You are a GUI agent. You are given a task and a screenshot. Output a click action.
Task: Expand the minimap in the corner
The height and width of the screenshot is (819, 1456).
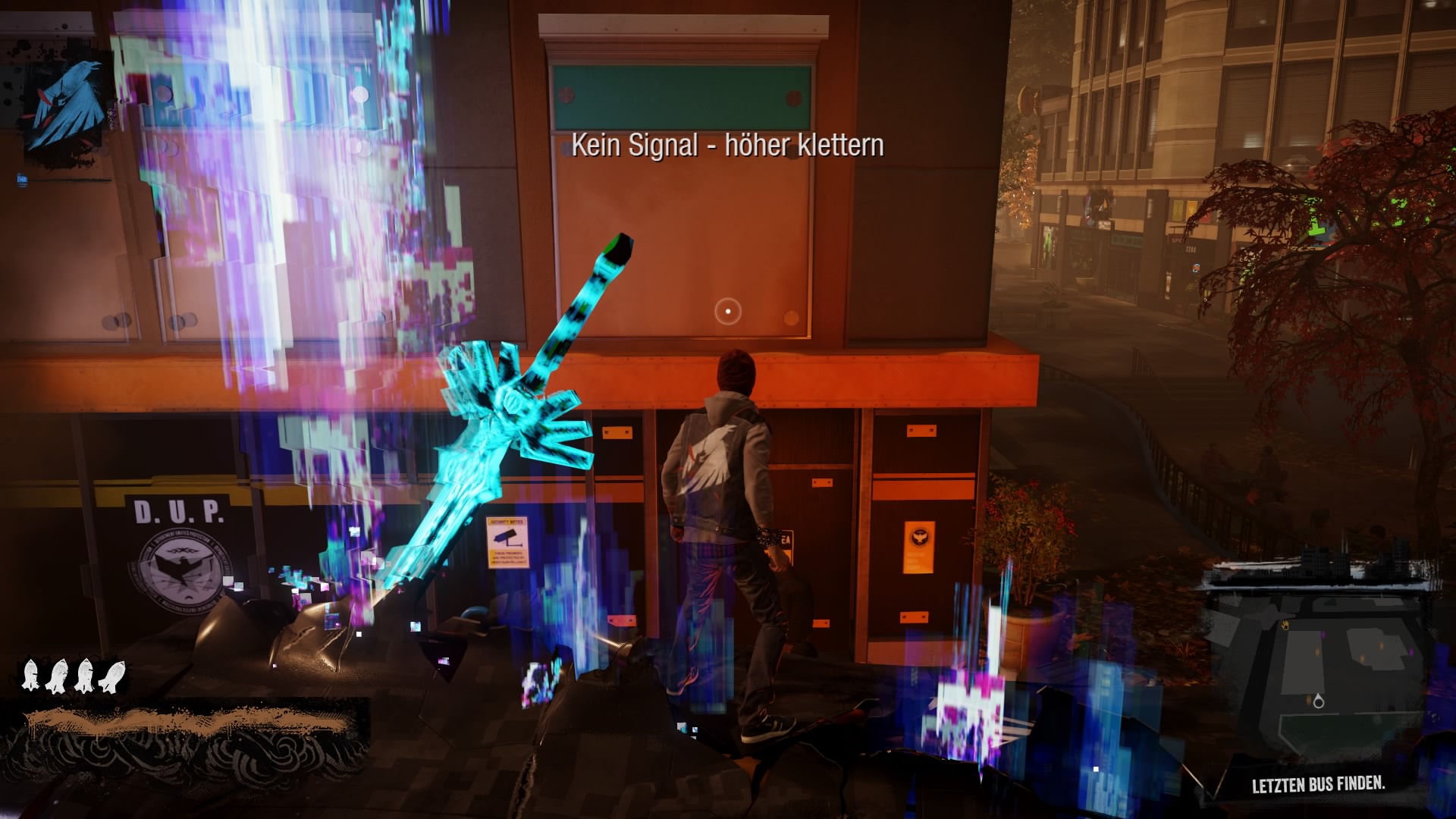click(1319, 667)
